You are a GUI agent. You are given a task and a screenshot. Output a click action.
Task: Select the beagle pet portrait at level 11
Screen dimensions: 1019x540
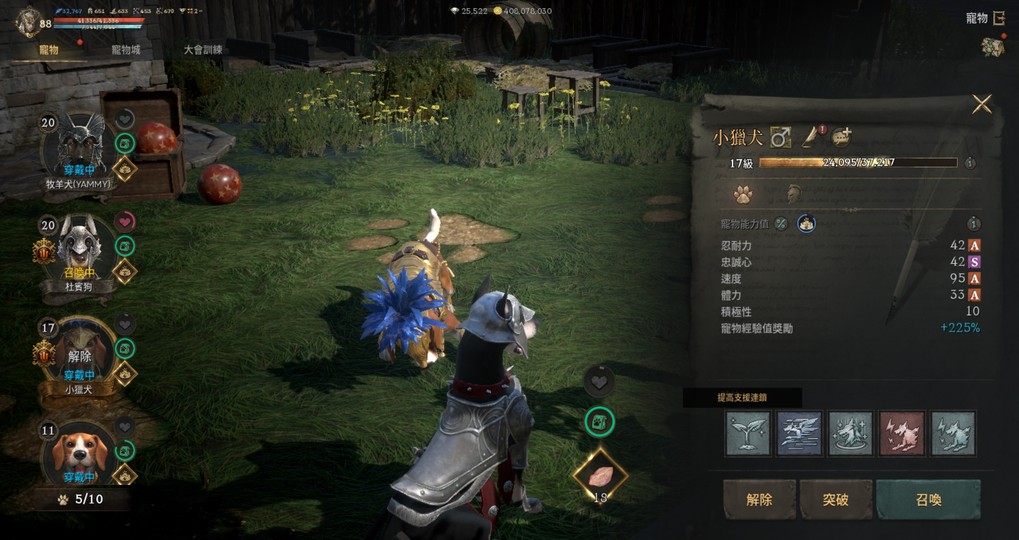click(x=78, y=454)
